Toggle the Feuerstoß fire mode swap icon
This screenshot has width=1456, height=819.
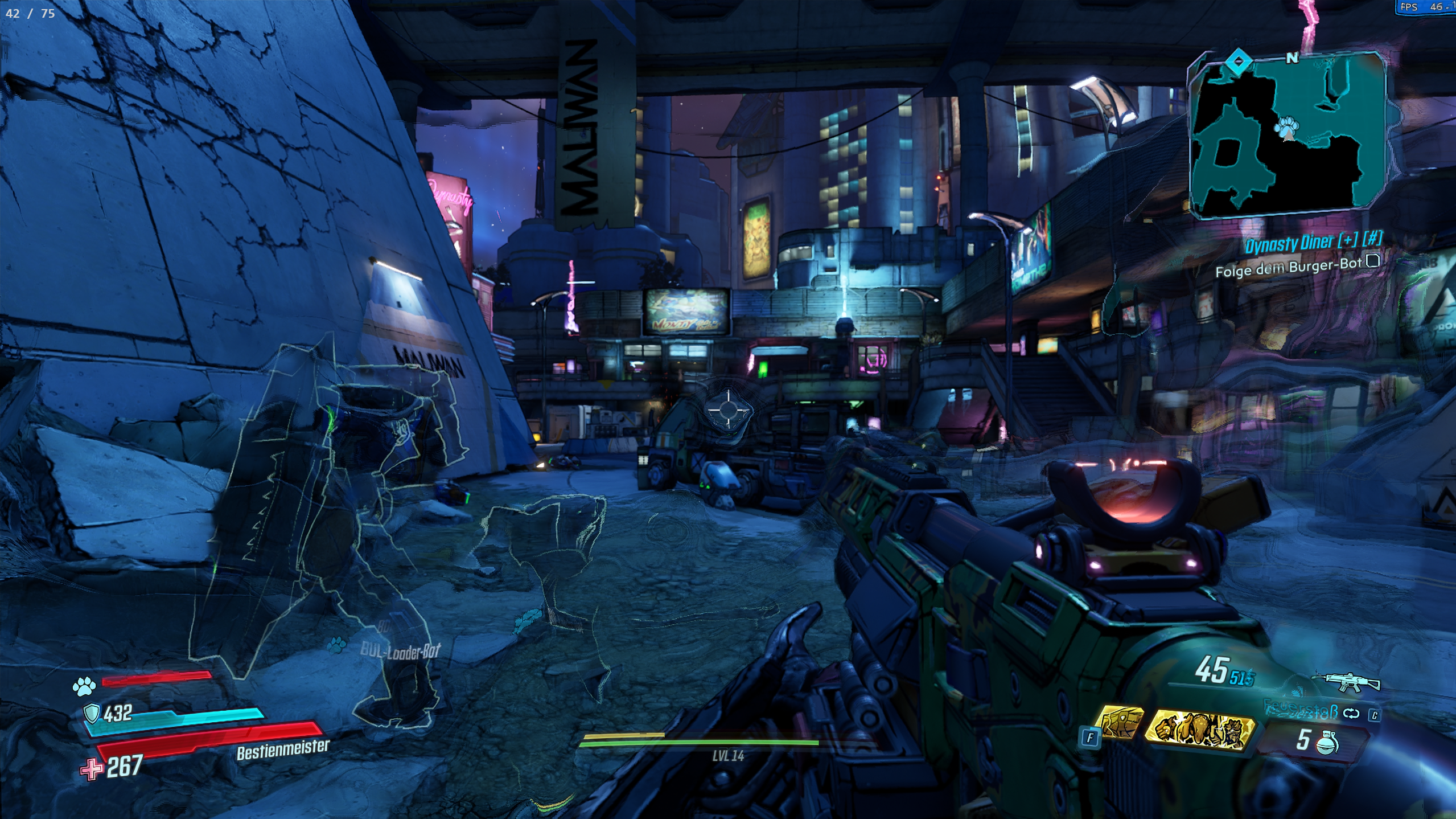1351,713
